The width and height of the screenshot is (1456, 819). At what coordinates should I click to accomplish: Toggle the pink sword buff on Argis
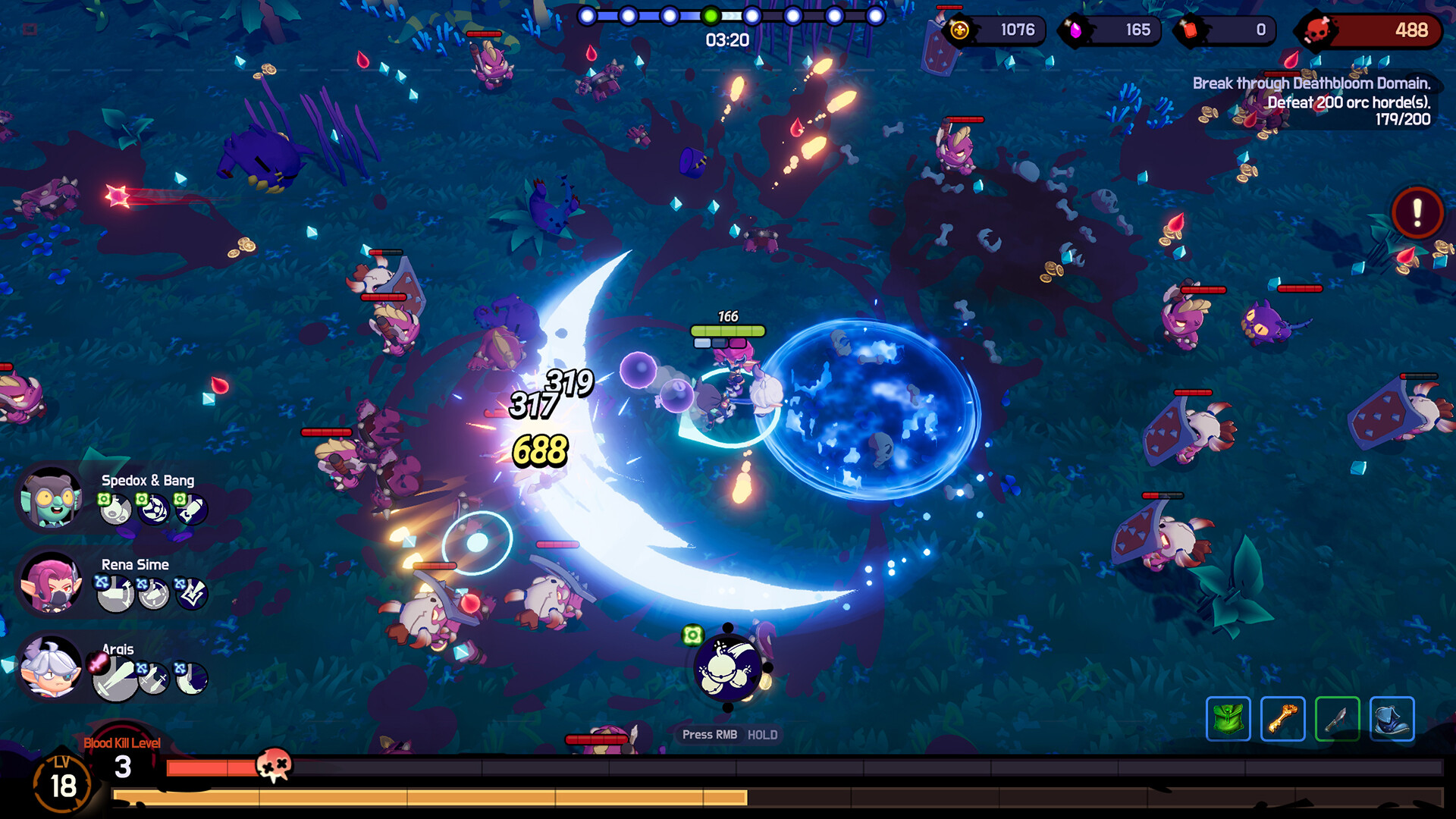[x=96, y=663]
